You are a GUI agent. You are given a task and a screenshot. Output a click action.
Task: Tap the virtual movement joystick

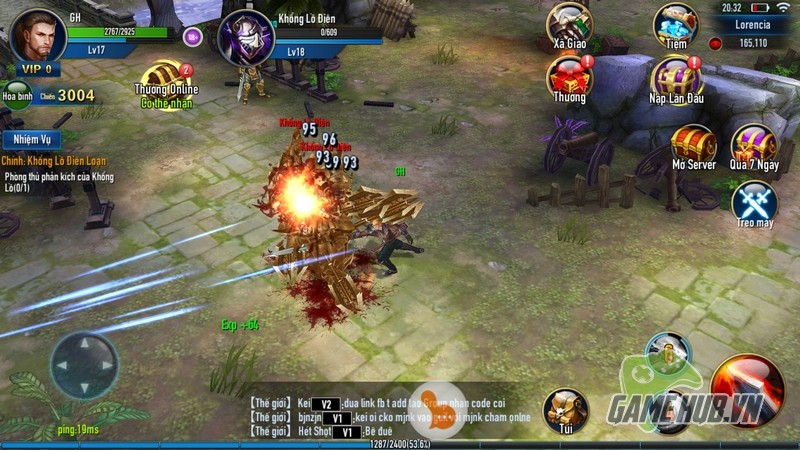point(84,365)
